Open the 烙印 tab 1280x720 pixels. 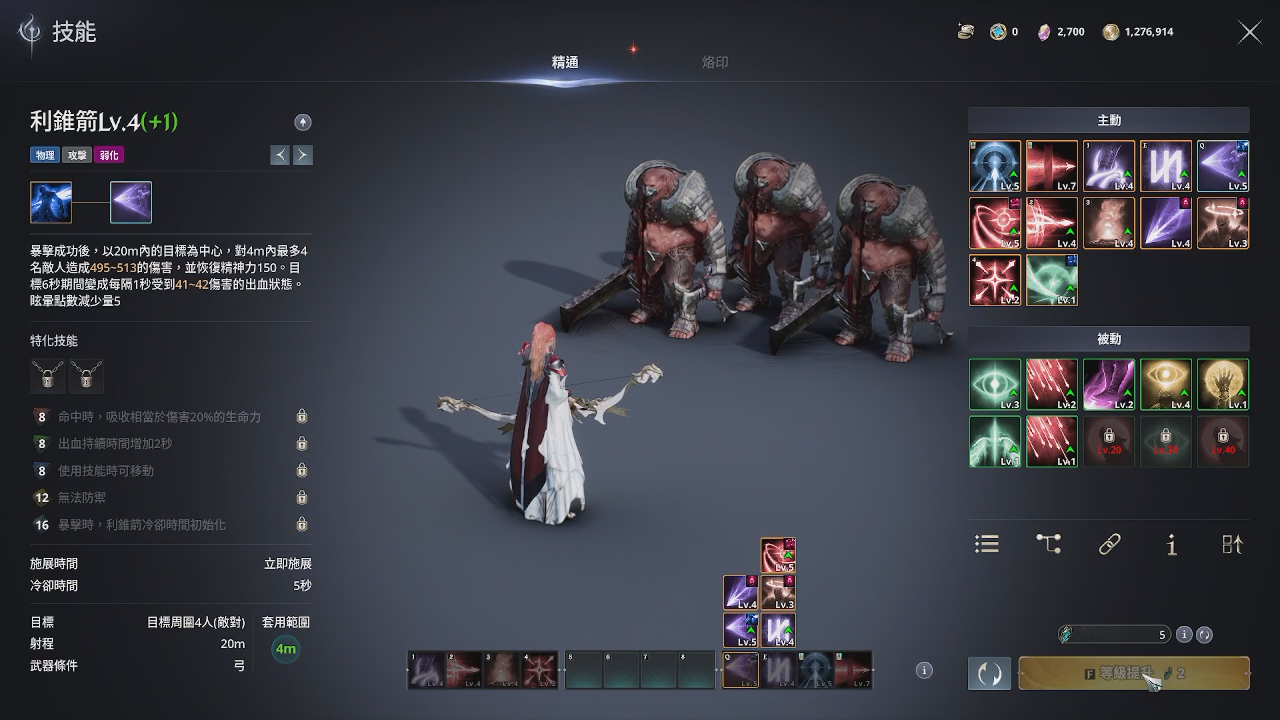pos(715,62)
